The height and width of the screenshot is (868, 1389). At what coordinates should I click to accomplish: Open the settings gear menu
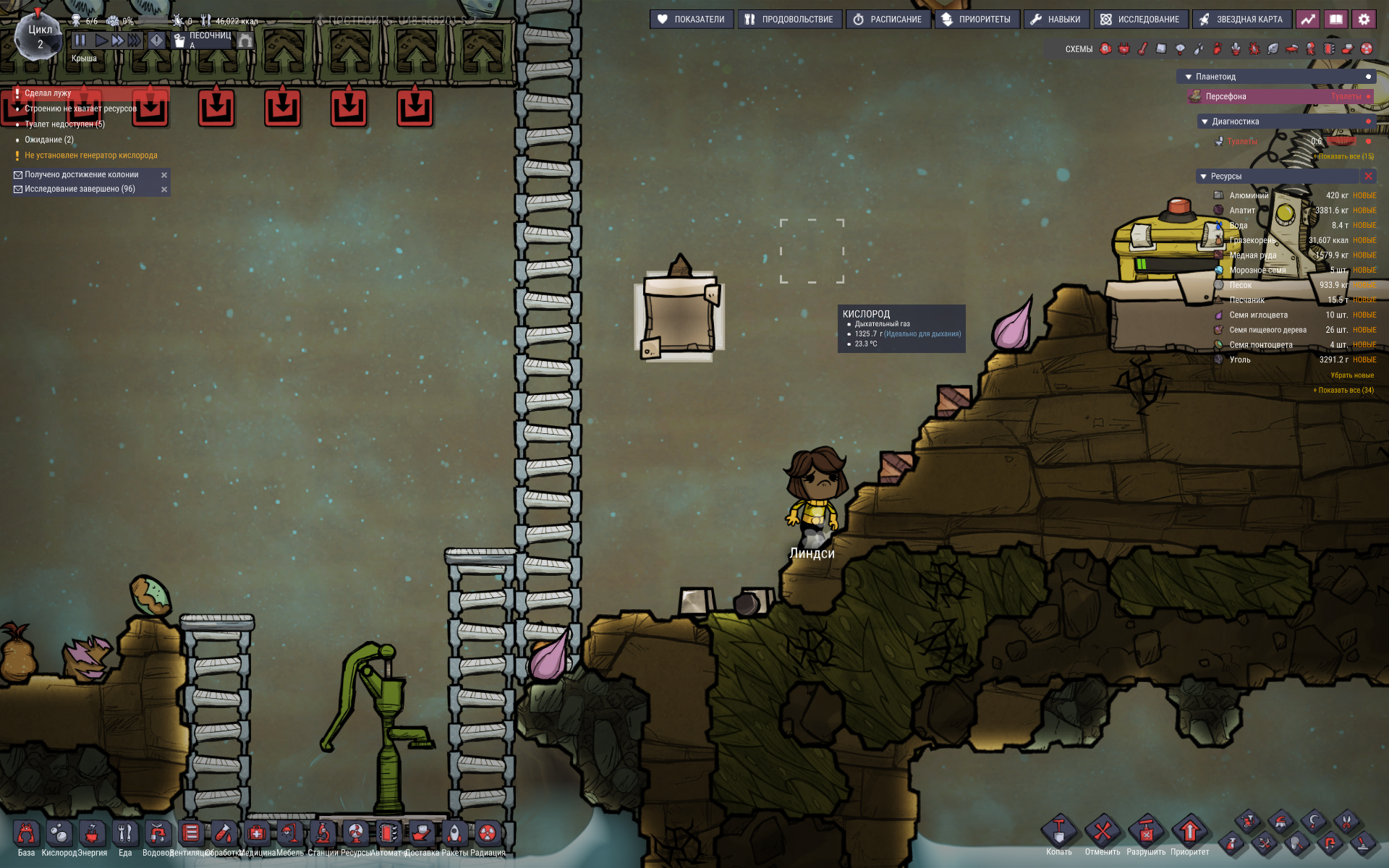coord(1364,20)
